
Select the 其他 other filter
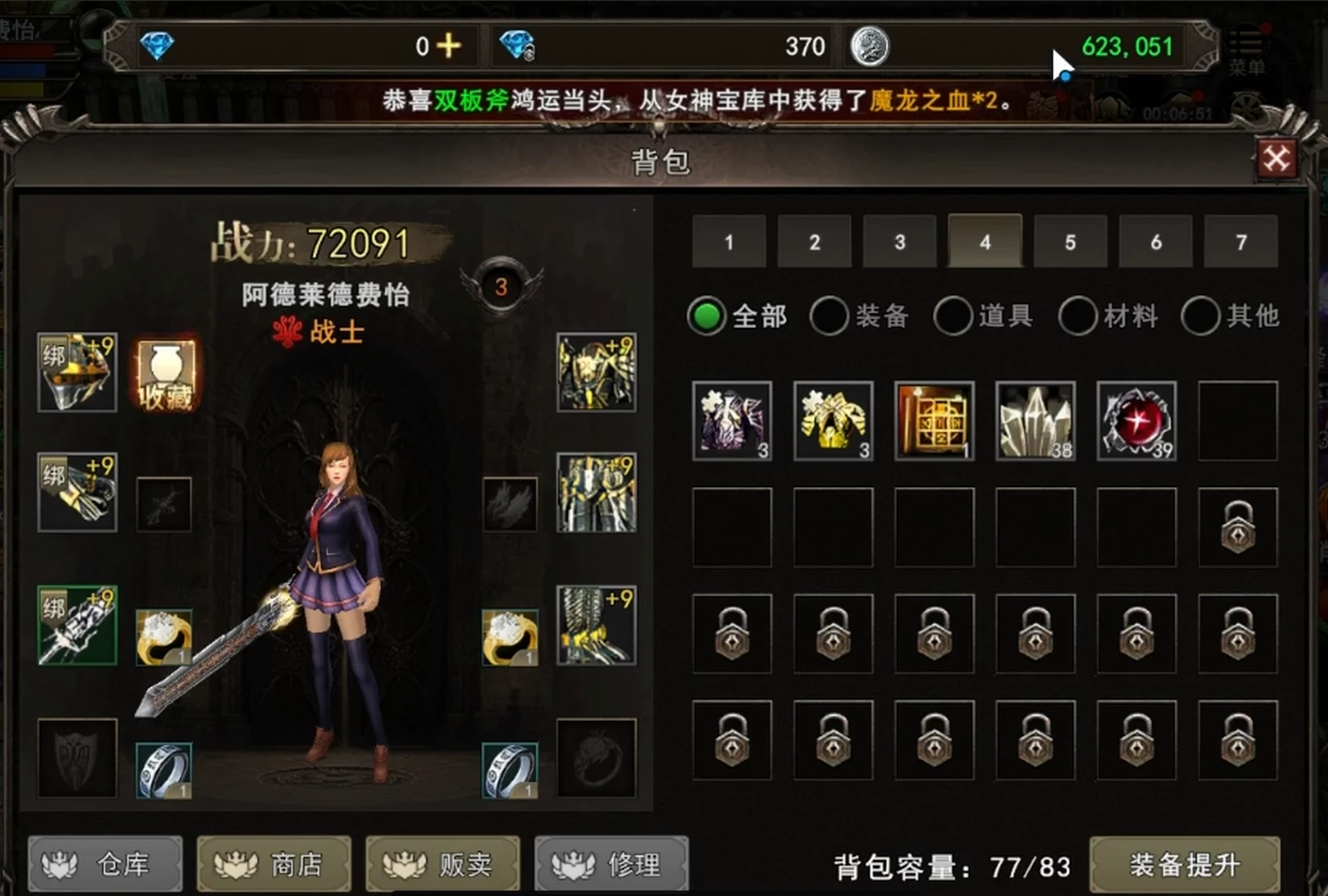[1199, 315]
